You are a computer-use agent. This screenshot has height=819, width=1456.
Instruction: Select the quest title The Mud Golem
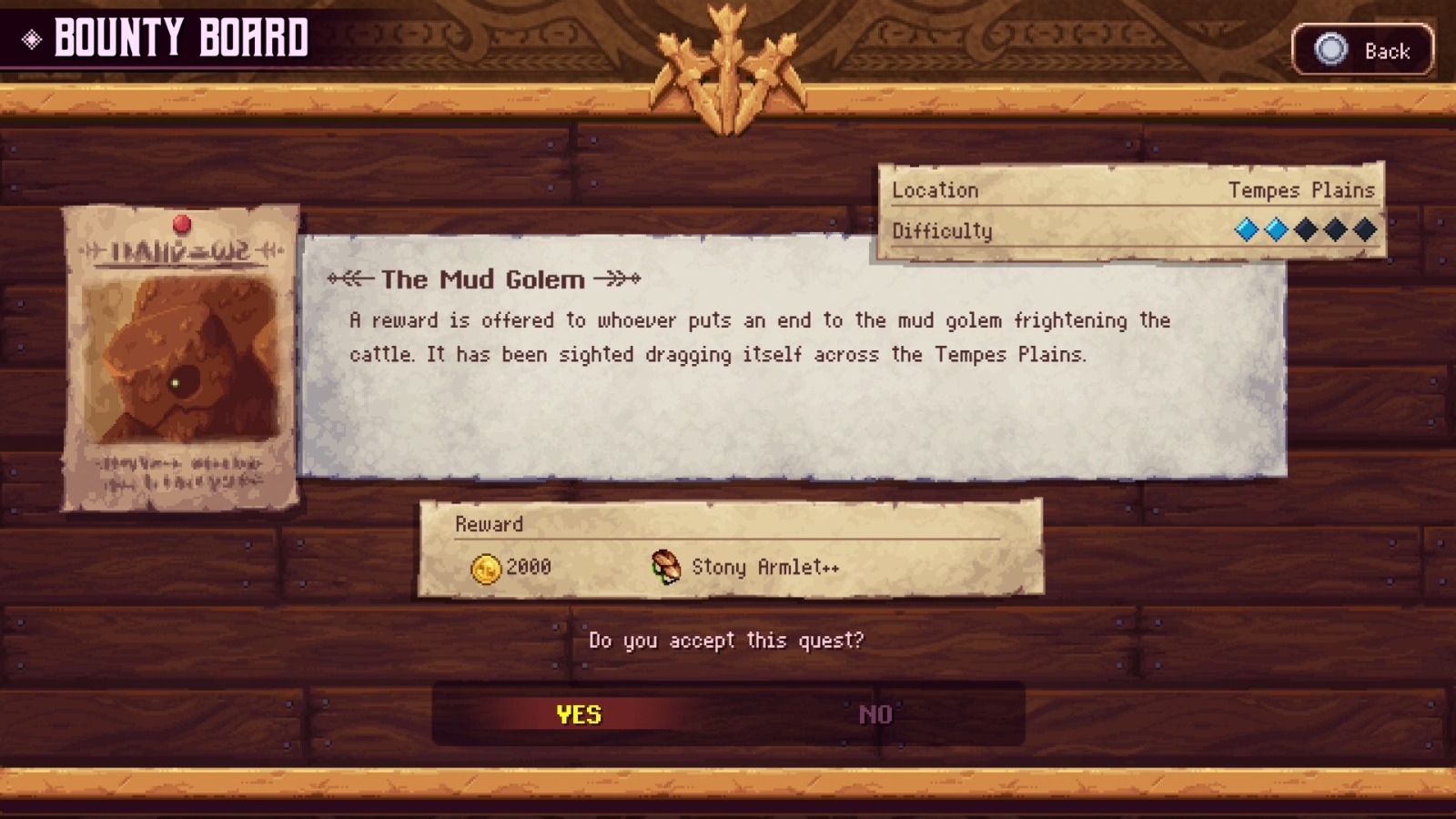pos(484,280)
